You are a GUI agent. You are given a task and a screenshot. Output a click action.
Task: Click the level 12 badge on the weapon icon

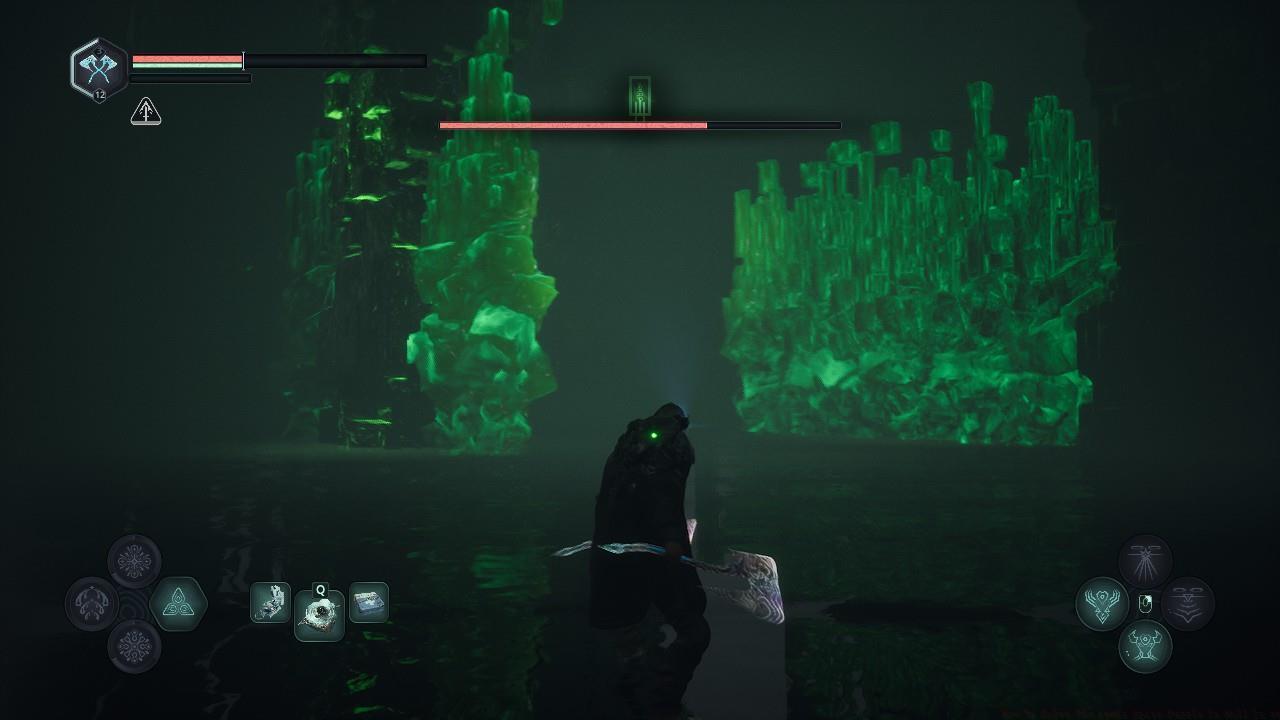tap(98, 94)
